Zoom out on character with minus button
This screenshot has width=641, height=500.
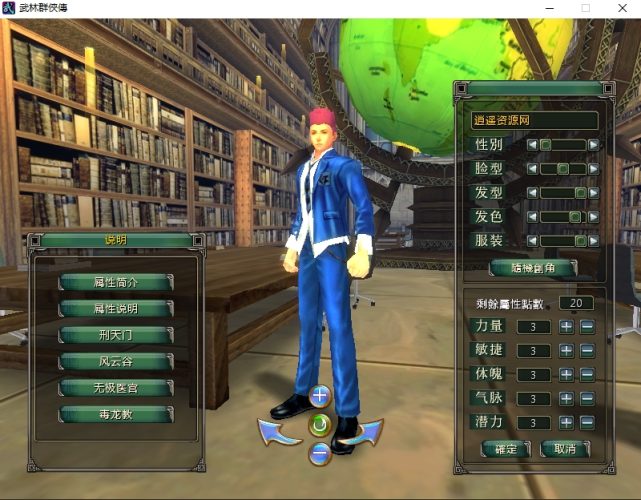[x=320, y=452]
